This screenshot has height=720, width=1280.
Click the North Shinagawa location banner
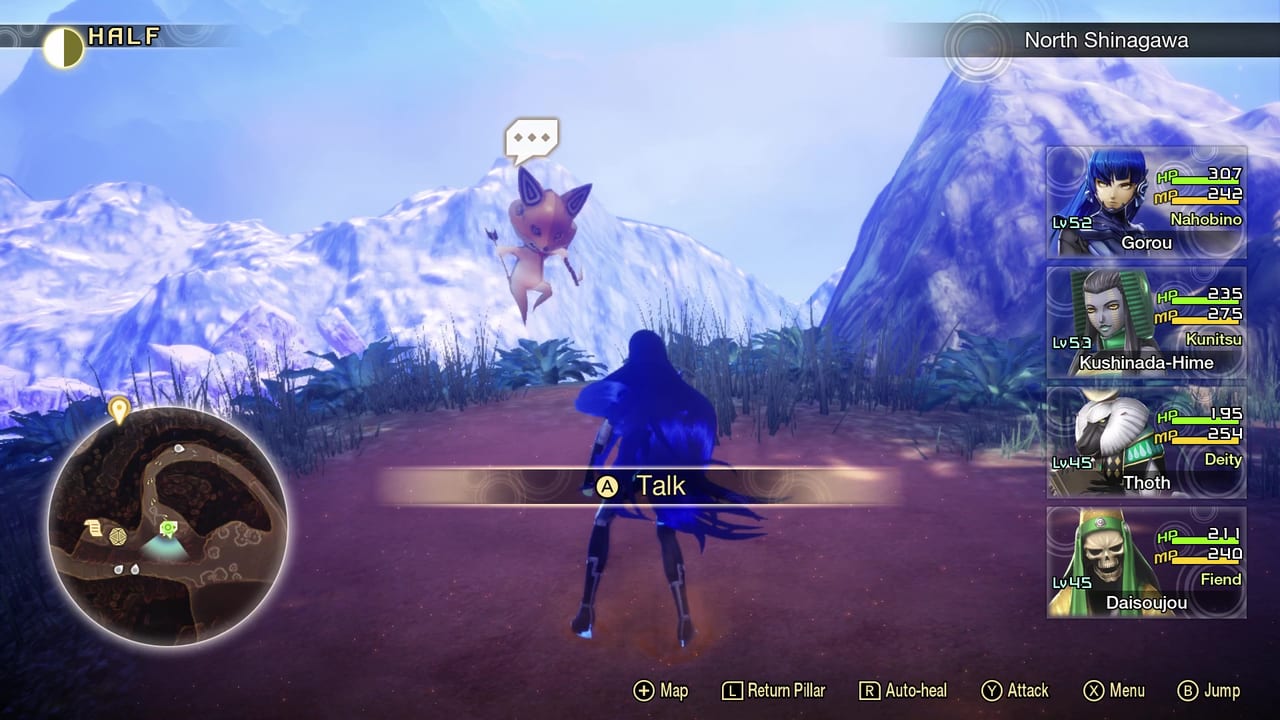(1105, 41)
